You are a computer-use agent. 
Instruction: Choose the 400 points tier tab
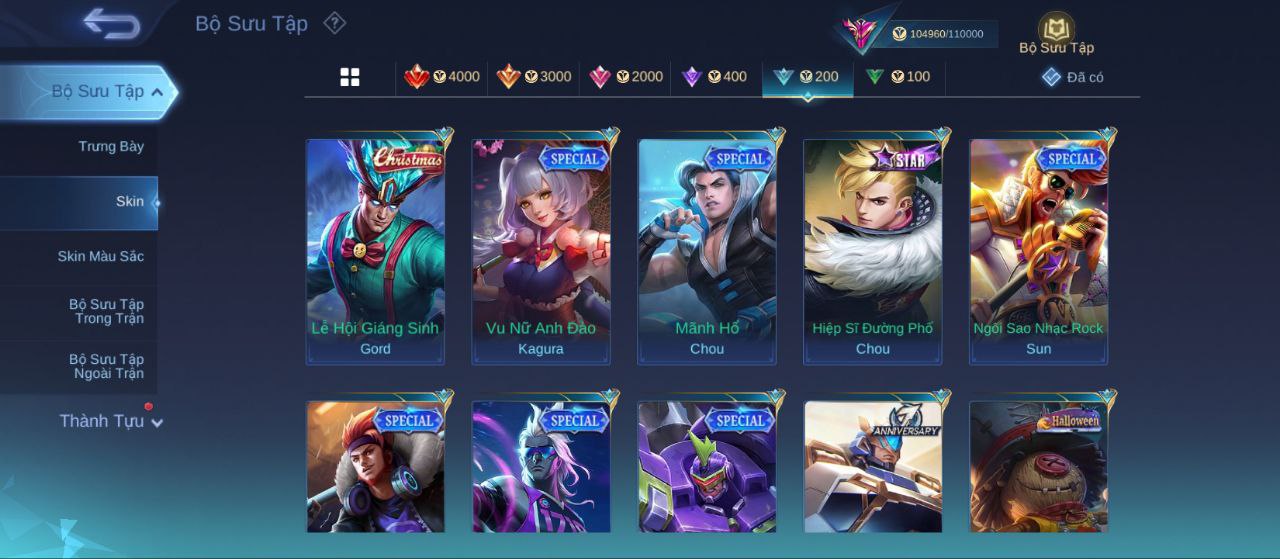716,77
